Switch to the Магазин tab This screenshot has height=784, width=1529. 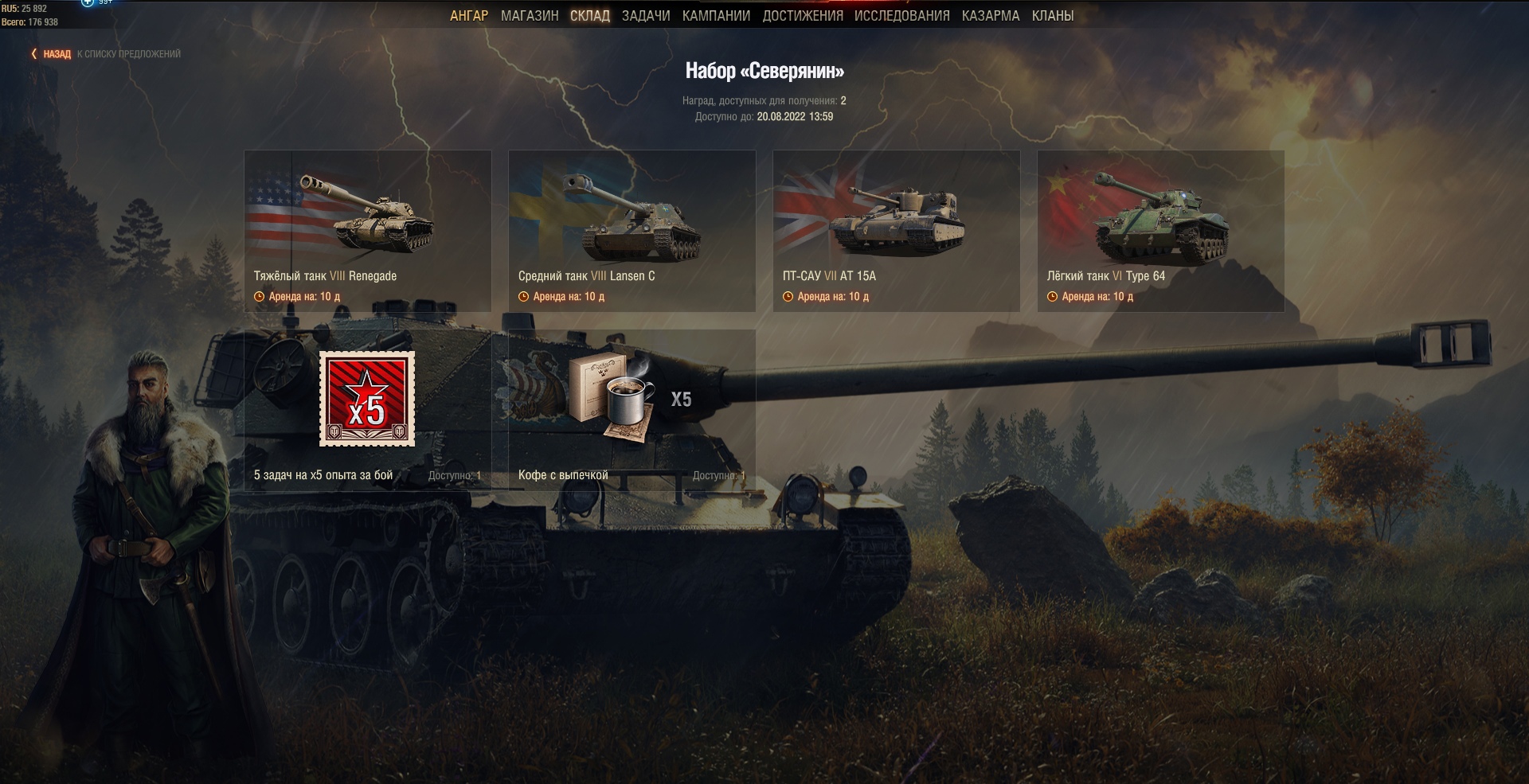coord(530,16)
